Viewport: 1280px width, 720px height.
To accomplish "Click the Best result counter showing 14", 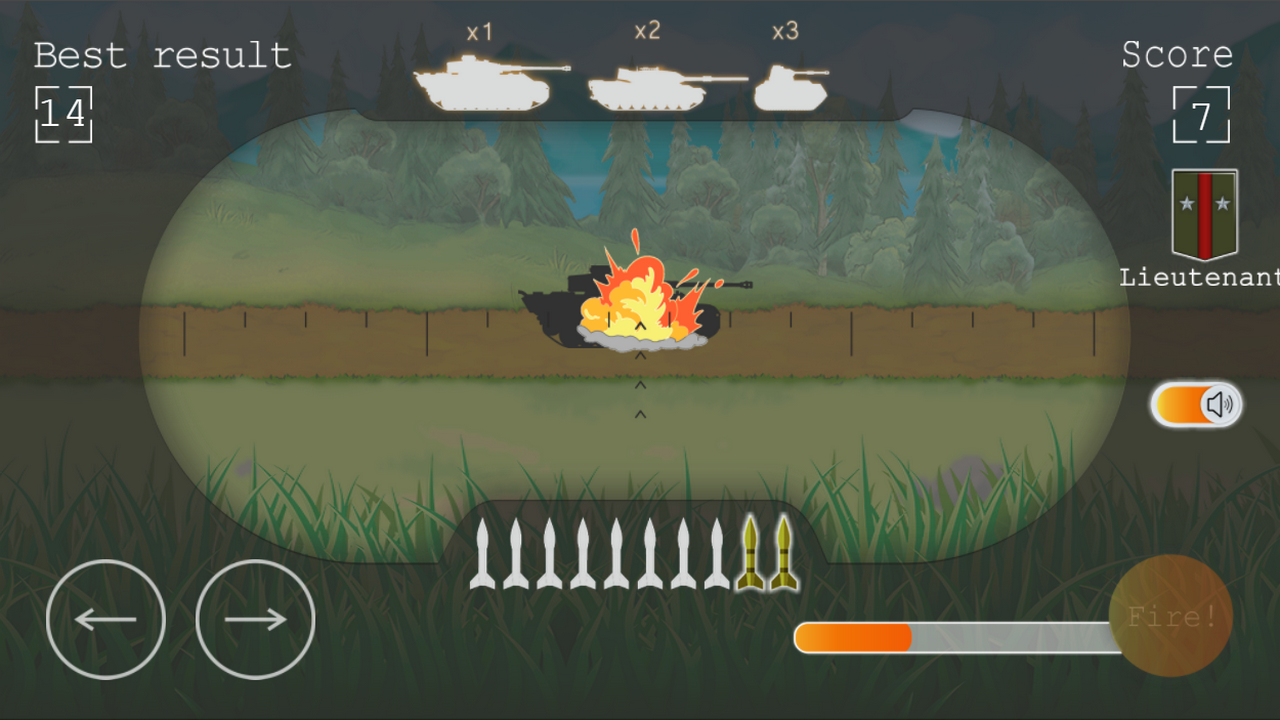I will tap(62, 113).
